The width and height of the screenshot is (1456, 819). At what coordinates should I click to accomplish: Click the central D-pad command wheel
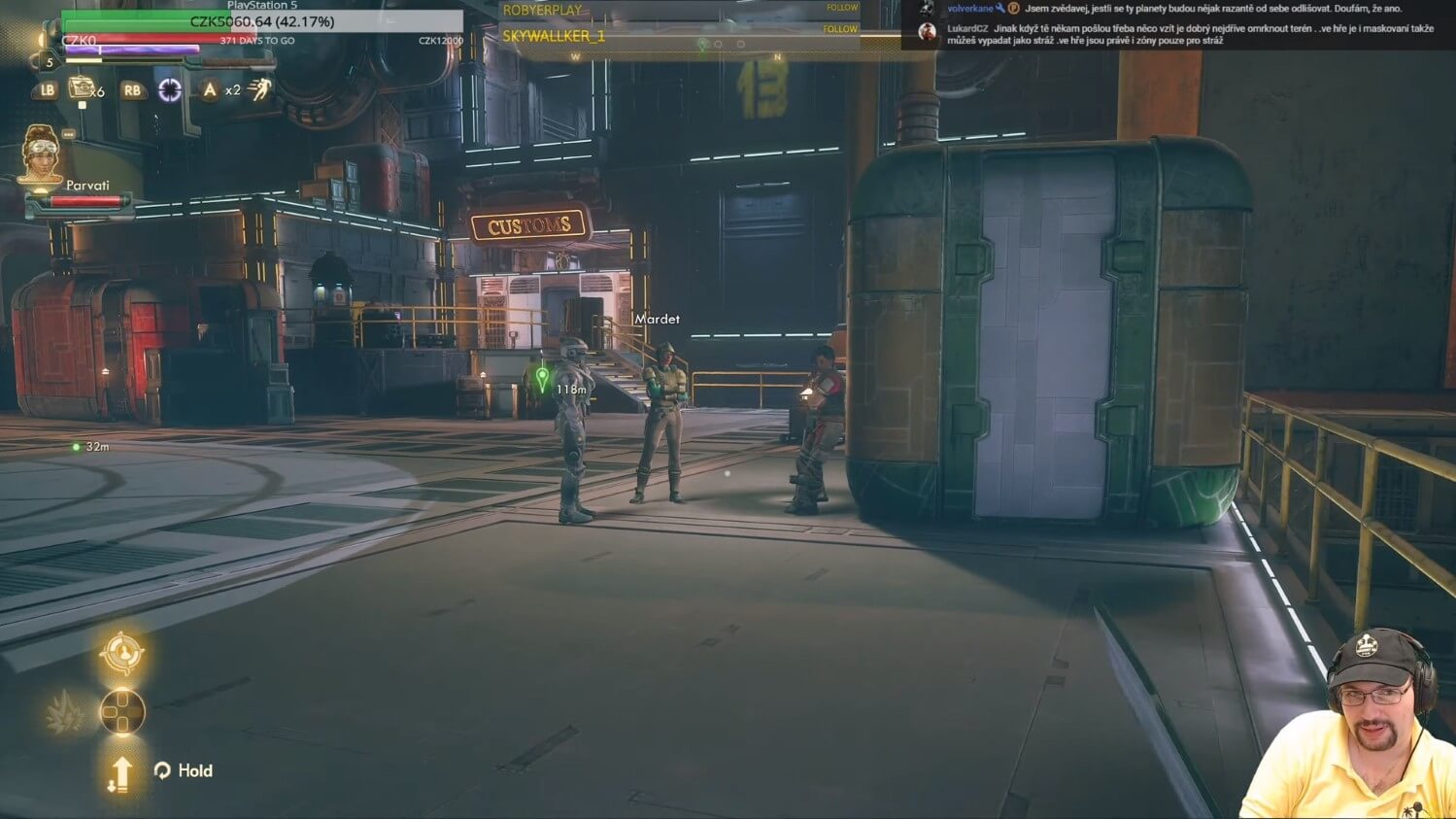122,712
